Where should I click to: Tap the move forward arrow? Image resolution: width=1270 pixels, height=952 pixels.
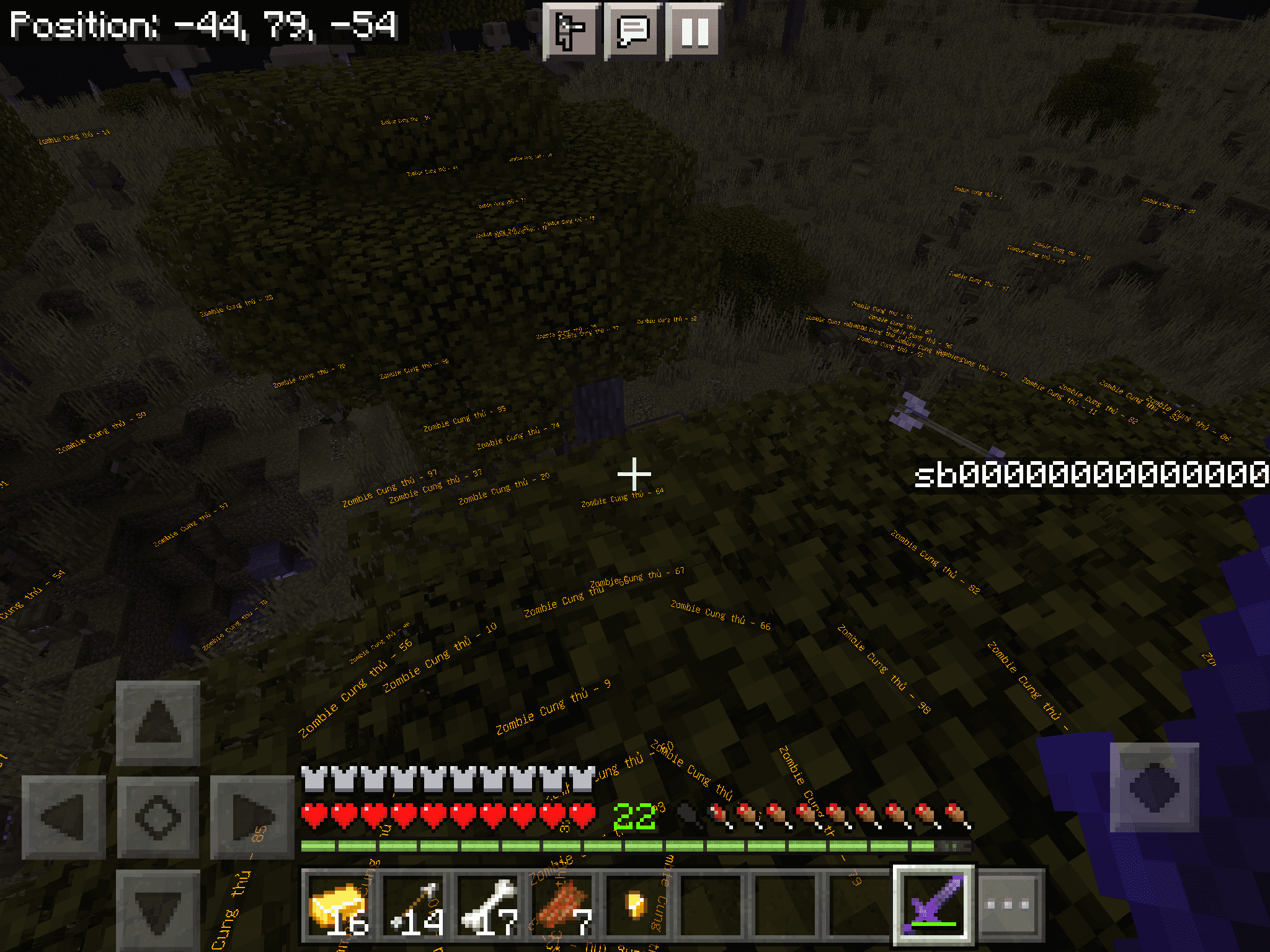(158, 722)
